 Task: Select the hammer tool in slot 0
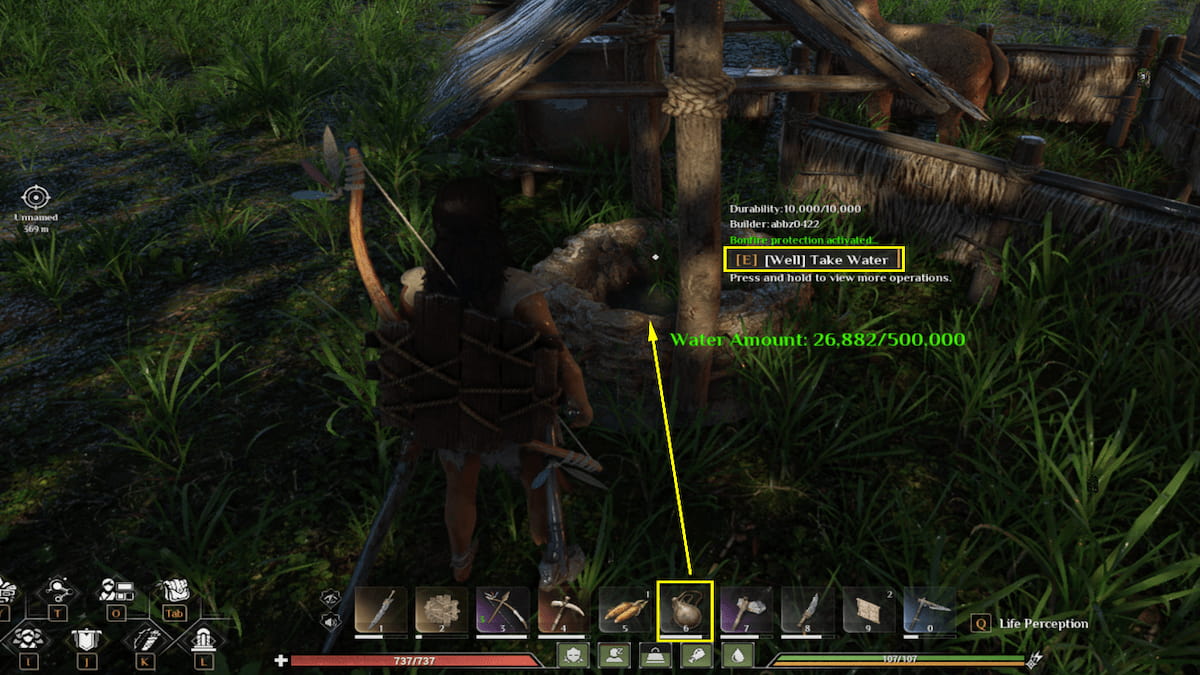tap(929, 609)
